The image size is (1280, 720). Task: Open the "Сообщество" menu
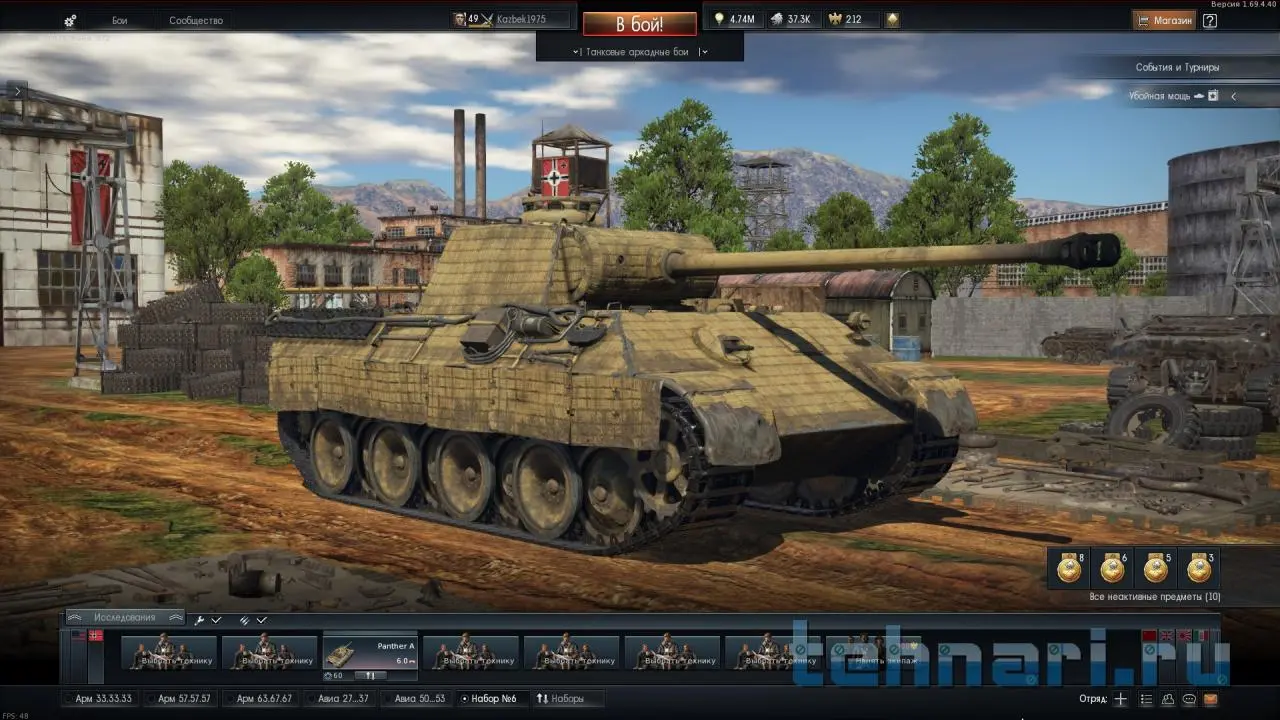coord(196,21)
